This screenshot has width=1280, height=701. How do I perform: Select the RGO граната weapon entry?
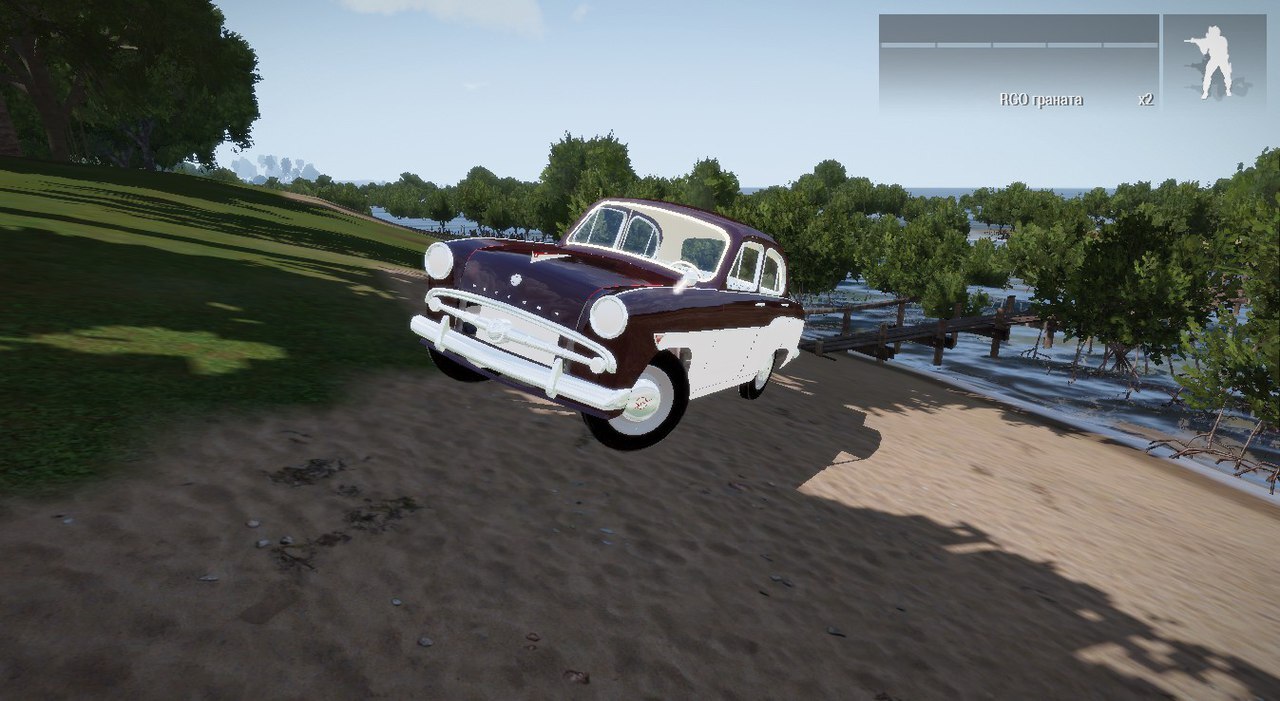[1041, 100]
